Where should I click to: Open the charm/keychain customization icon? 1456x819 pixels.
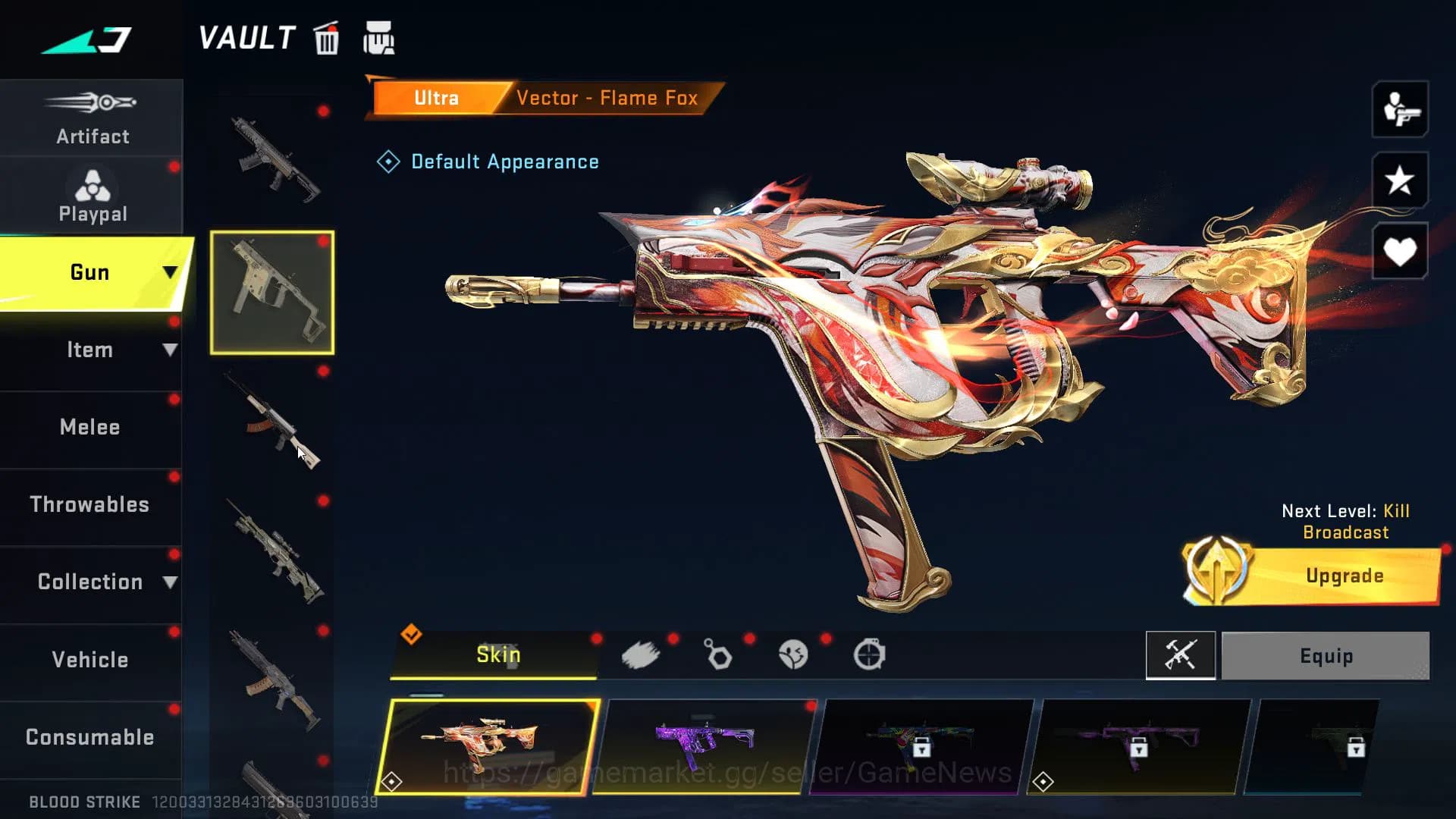(x=717, y=654)
